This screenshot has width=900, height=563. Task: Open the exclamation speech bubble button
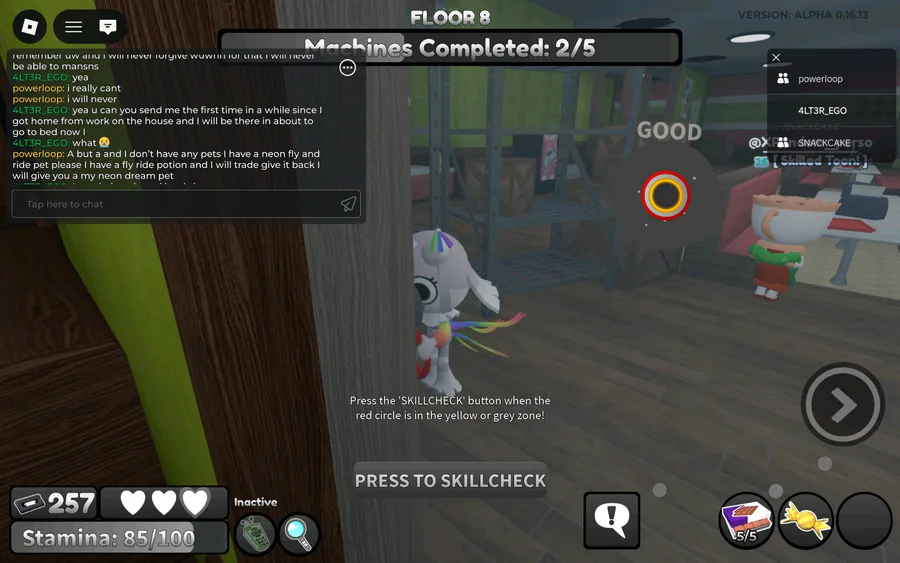click(611, 519)
